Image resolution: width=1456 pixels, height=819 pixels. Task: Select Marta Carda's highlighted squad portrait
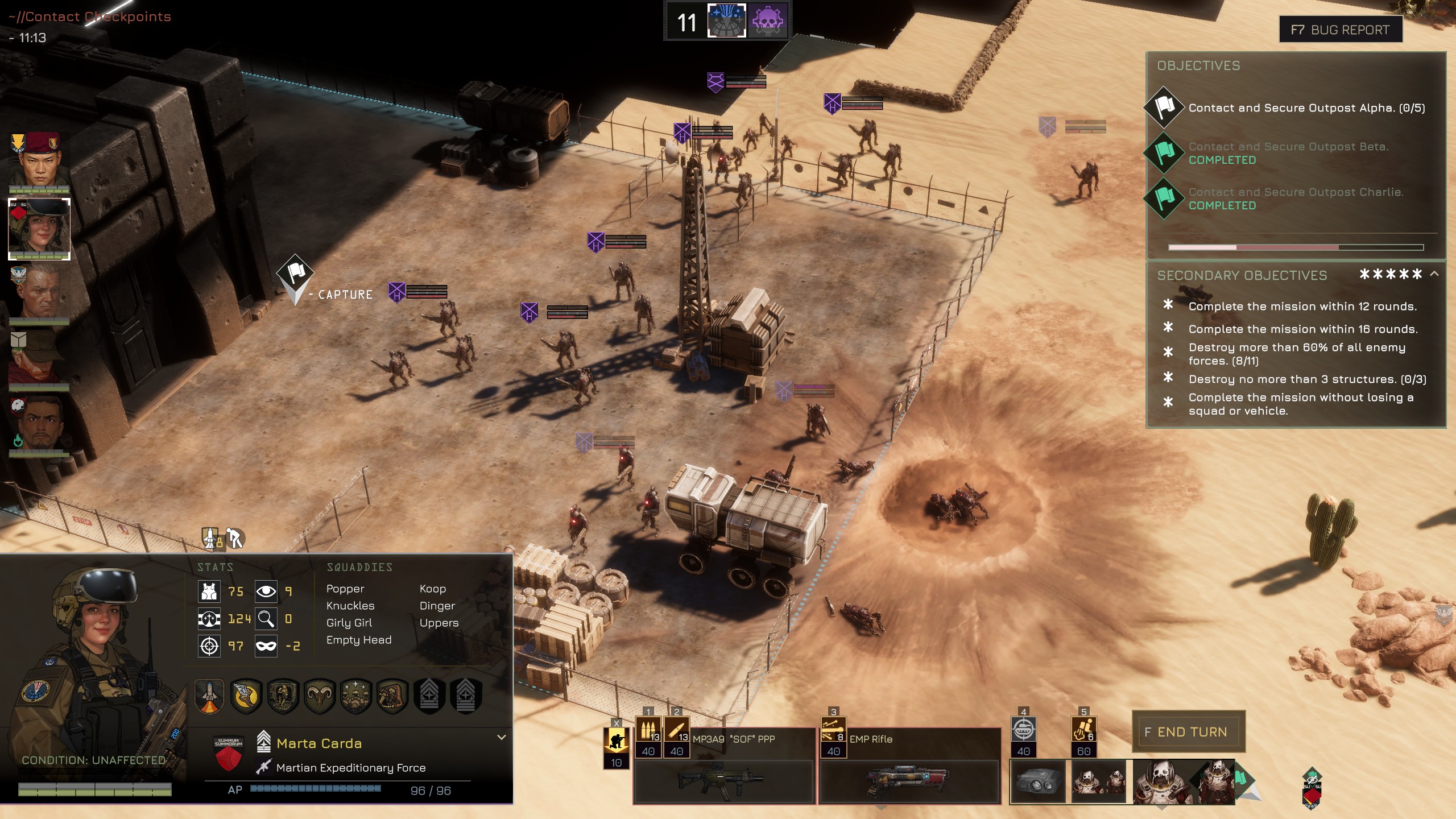point(39,227)
